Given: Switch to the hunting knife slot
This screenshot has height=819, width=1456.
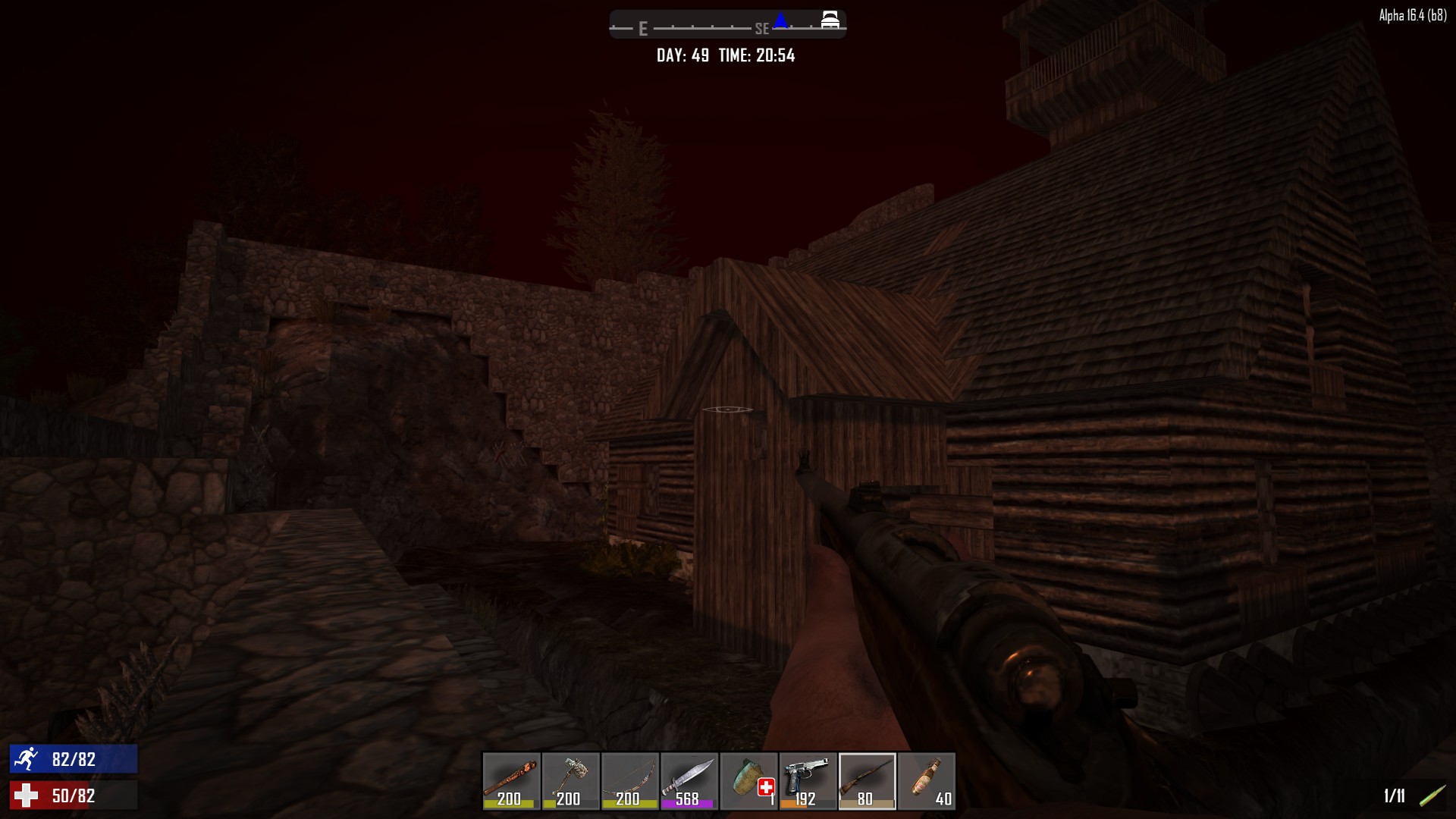Looking at the screenshot, I should (x=689, y=780).
